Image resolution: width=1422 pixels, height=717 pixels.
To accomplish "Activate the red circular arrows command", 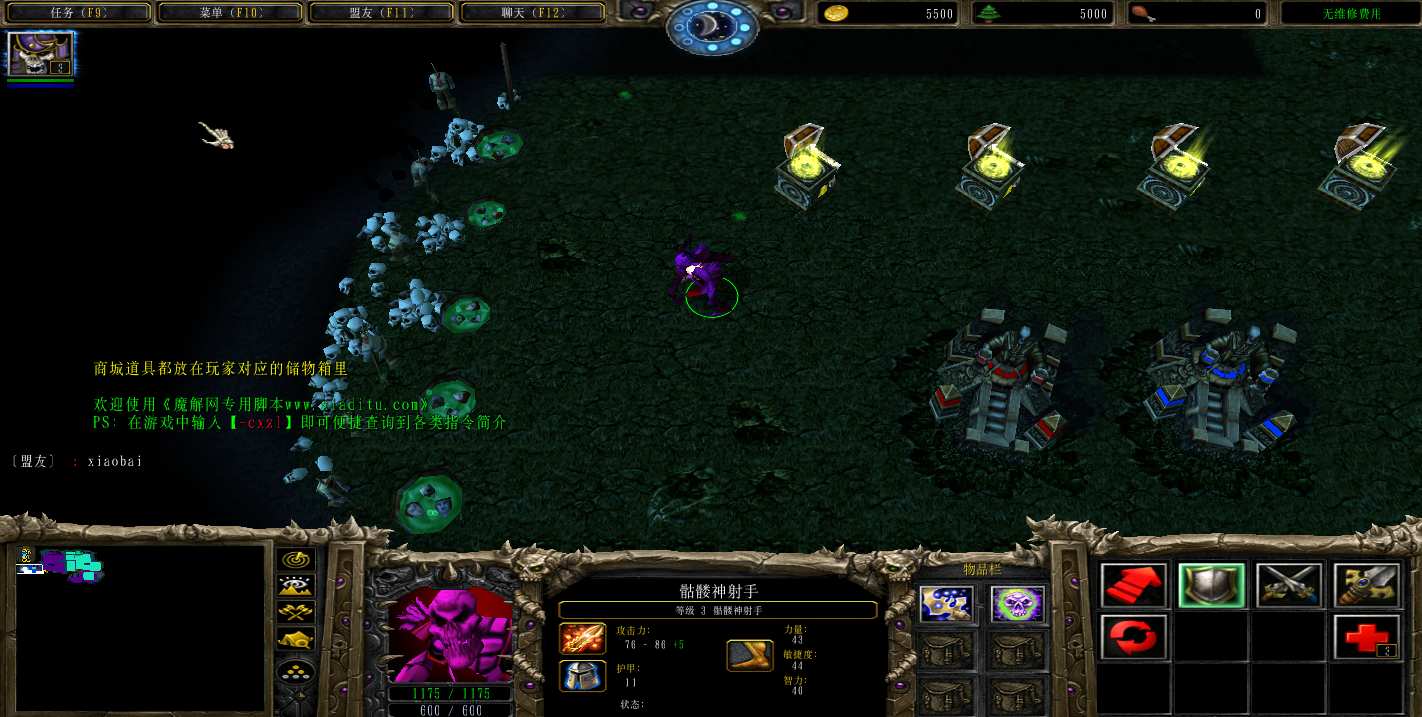I will 1135,637.
